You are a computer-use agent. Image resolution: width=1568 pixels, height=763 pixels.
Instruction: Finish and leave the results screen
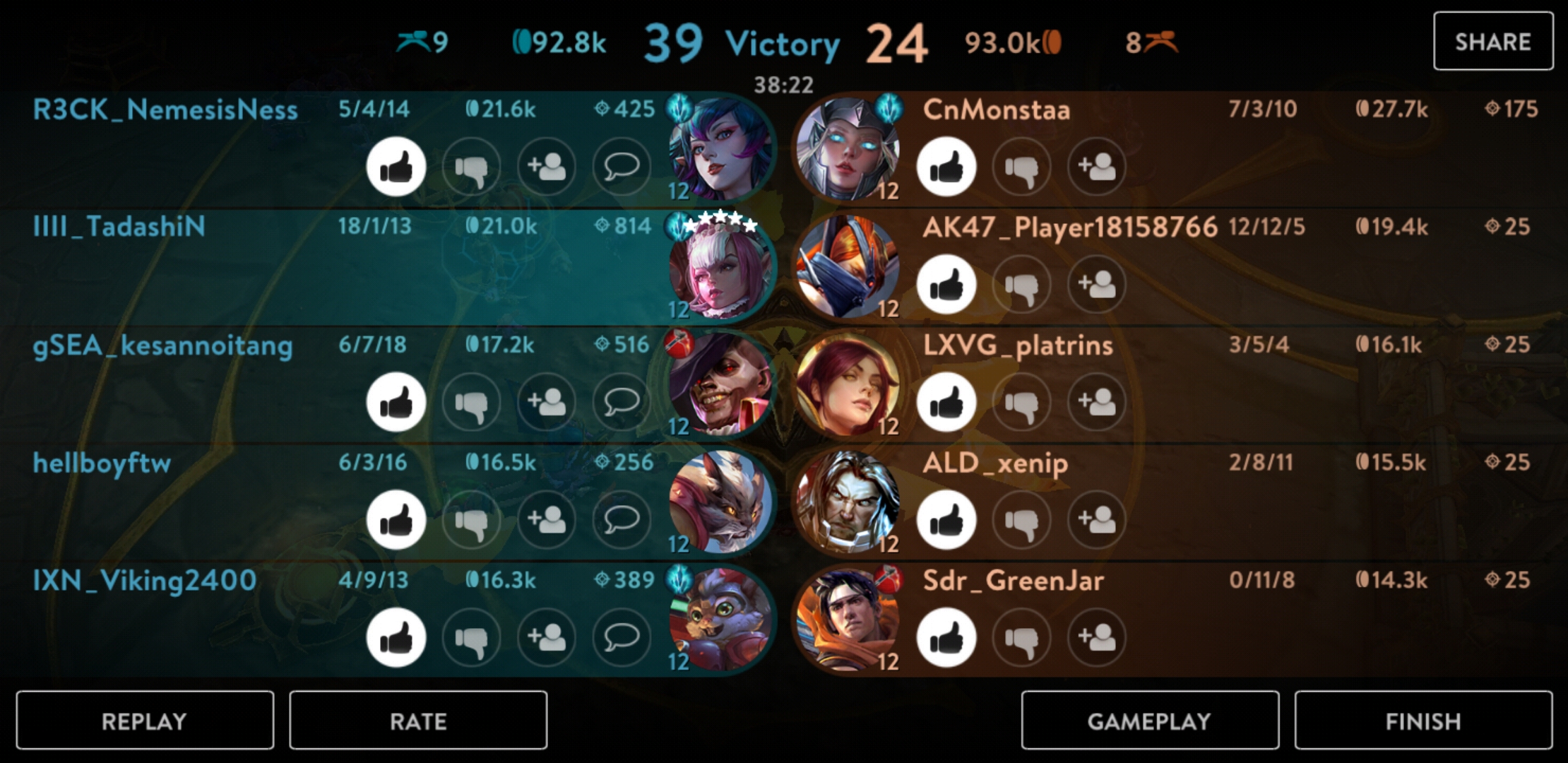pos(1423,721)
